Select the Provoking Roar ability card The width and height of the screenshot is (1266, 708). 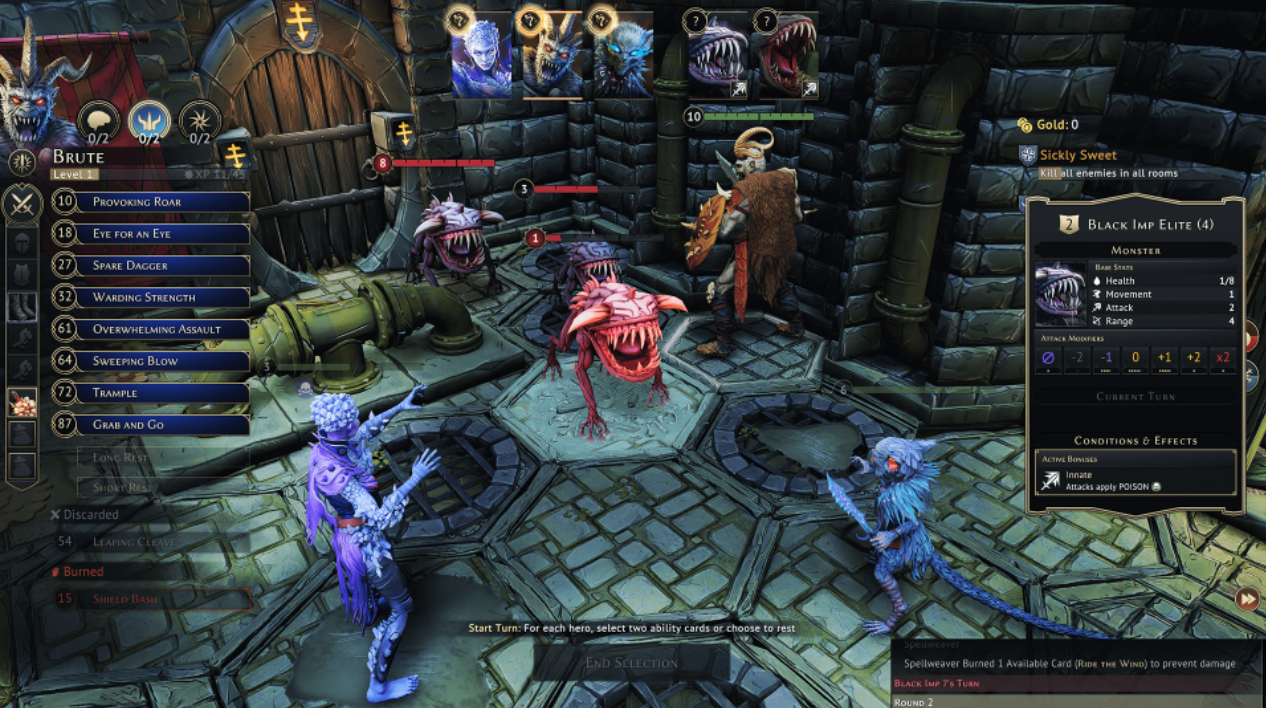150,202
